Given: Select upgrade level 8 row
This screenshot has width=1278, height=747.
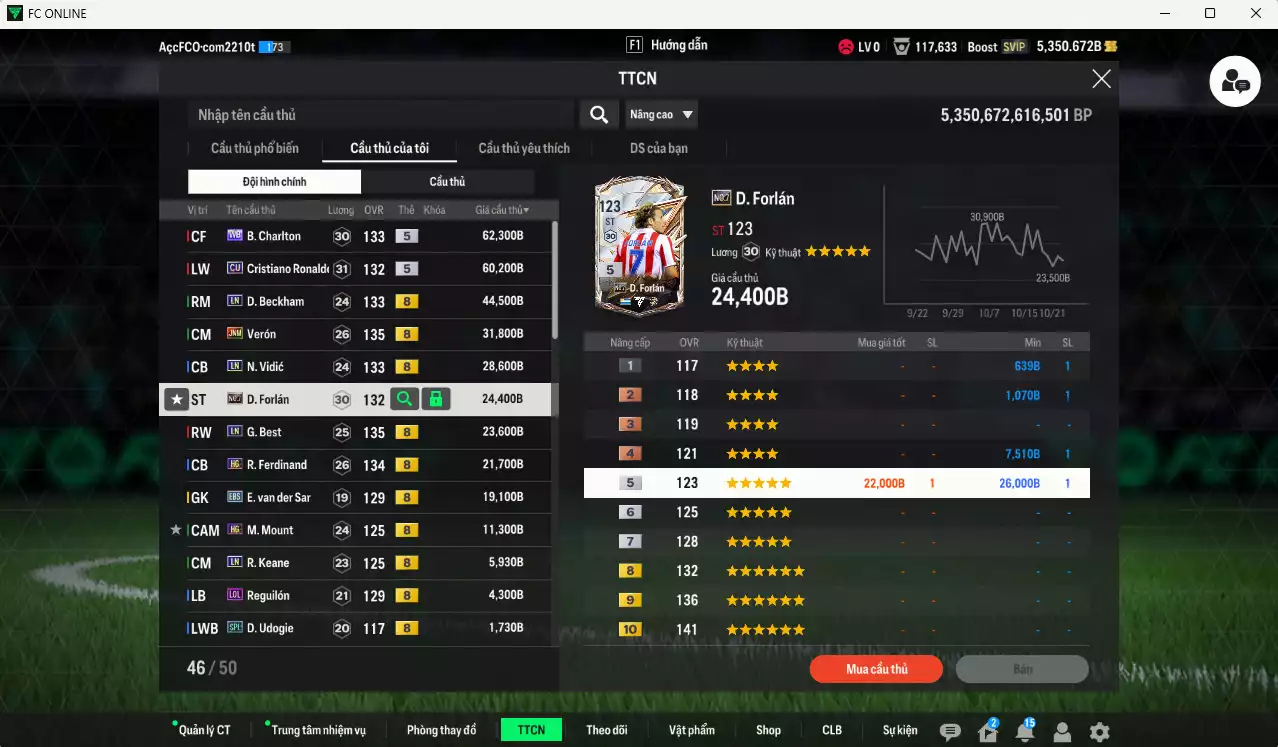Looking at the screenshot, I should (x=836, y=571).
